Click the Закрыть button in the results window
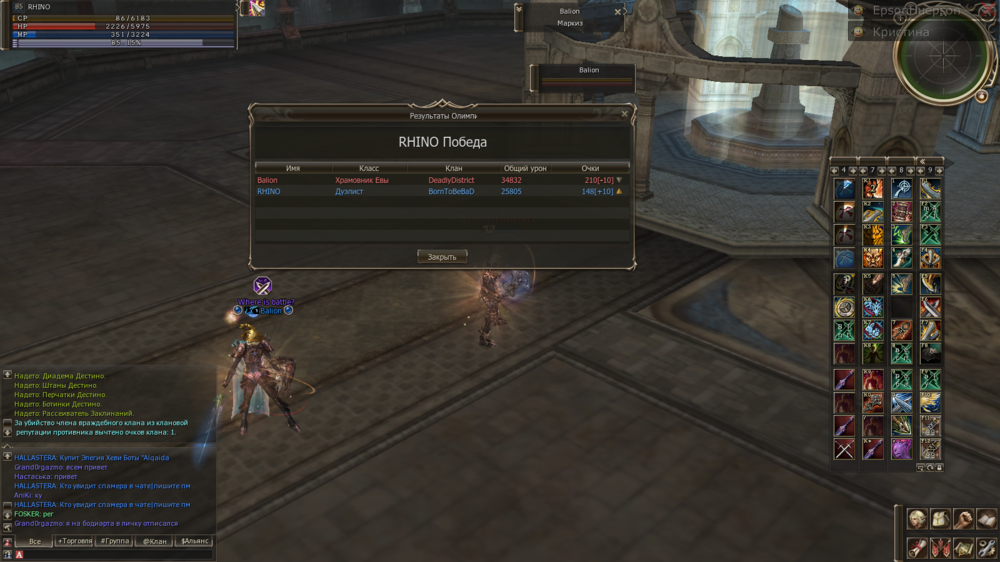The width and height of the screenshot is (1000, 562). click(441, 257)
